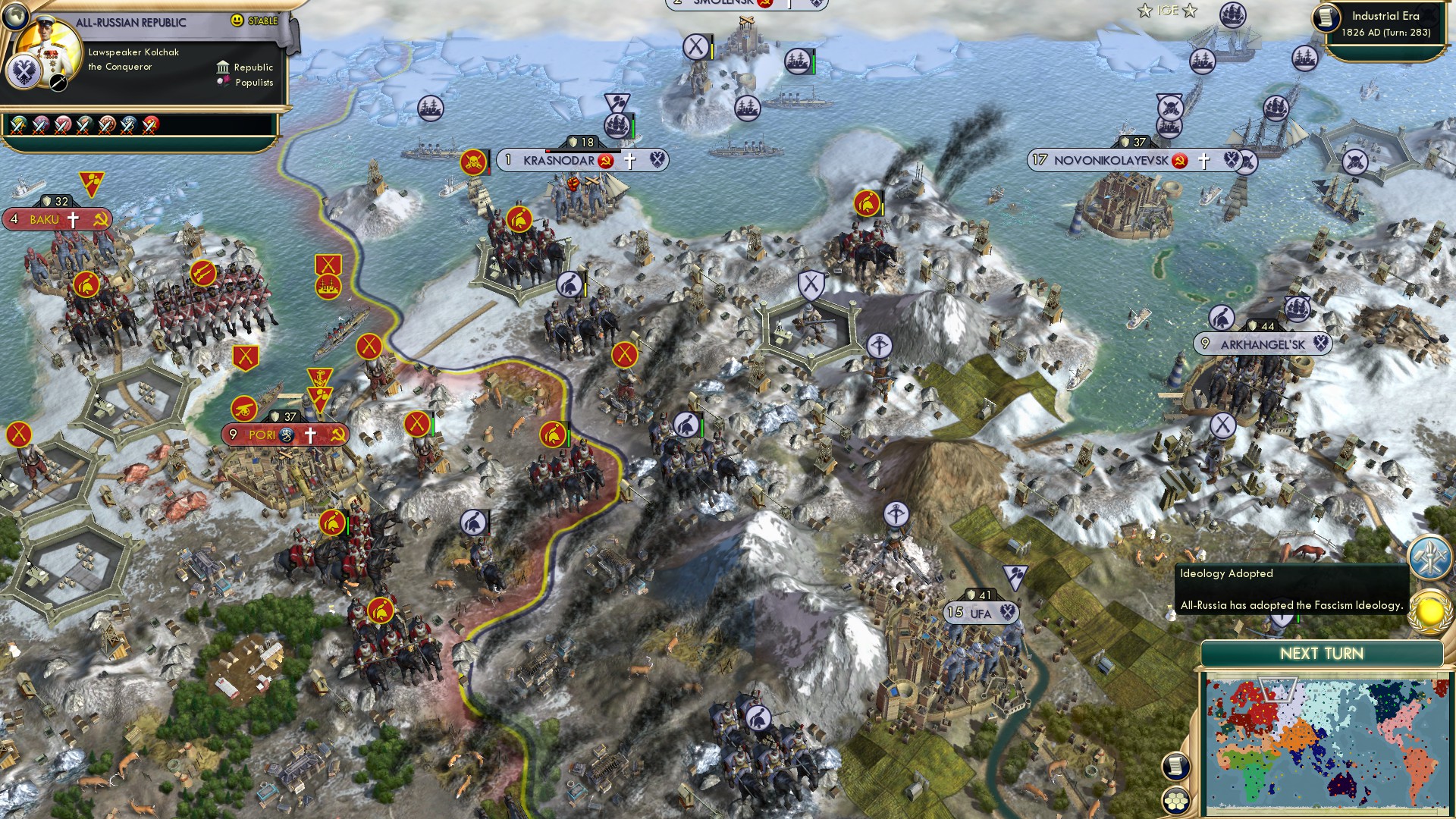Select the red cannon unit flag near Pori
This screenshot has height=819, width=1456.
tap(244, 407)
